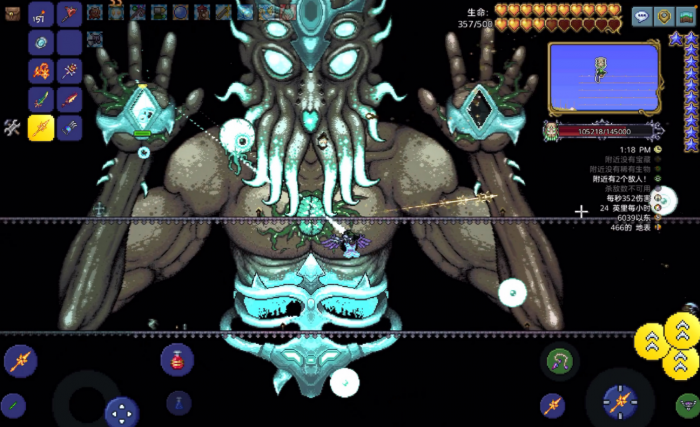Select the orange flame weapon slot
700x427 pixels.
click(x=41, y=71)
